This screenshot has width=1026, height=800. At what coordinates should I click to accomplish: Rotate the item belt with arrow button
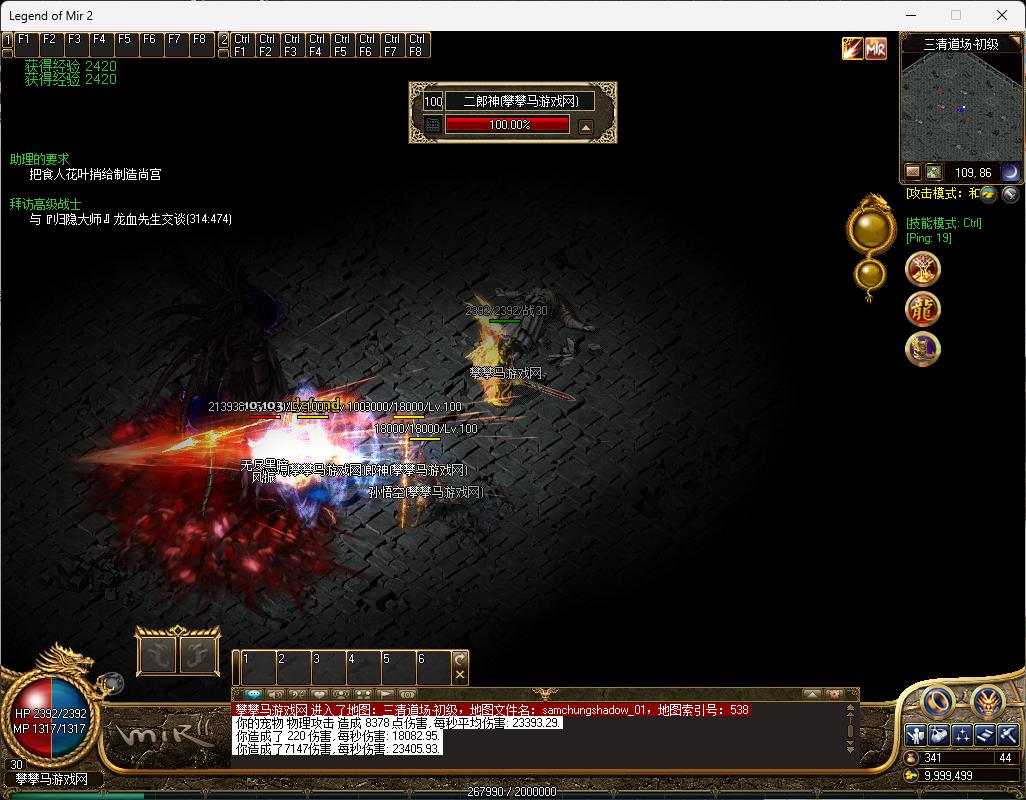460,659
